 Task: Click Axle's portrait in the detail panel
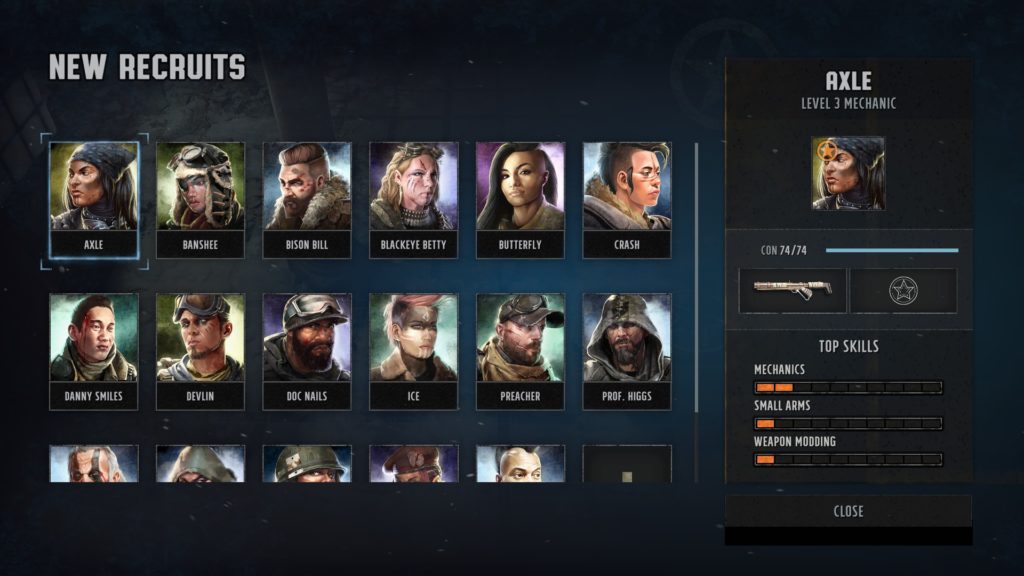pyautogui.click(x=848, y=173)
